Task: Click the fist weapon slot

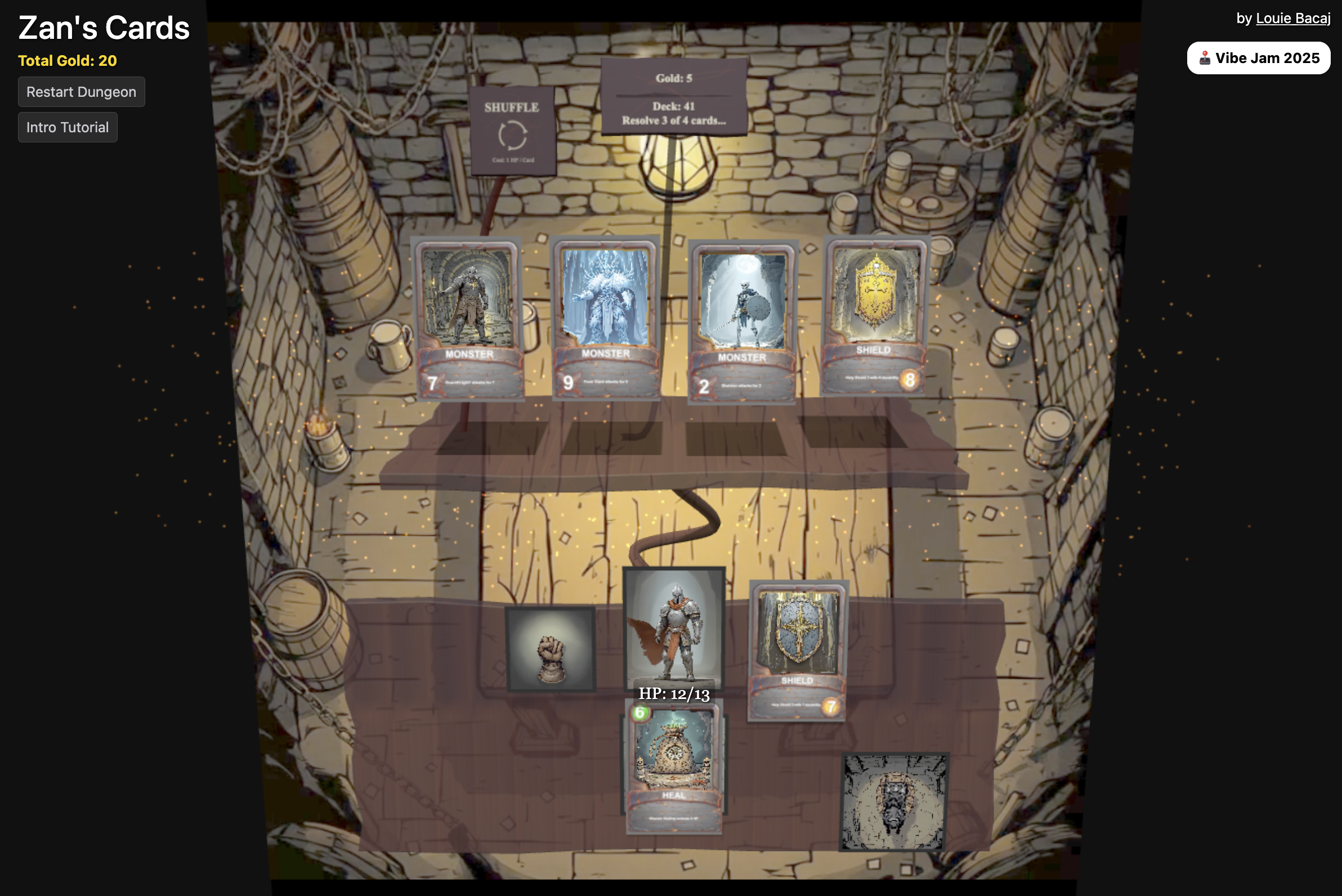Action: pyautogui.click(x=551, y=649)
